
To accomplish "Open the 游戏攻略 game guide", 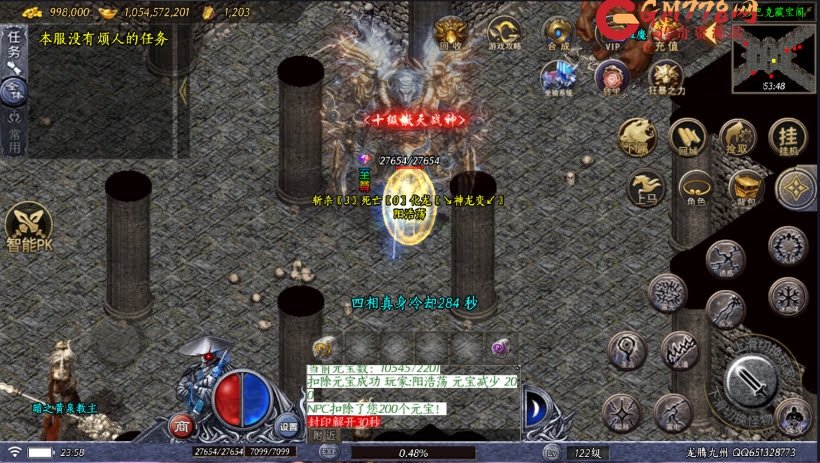I will (505, 33).
